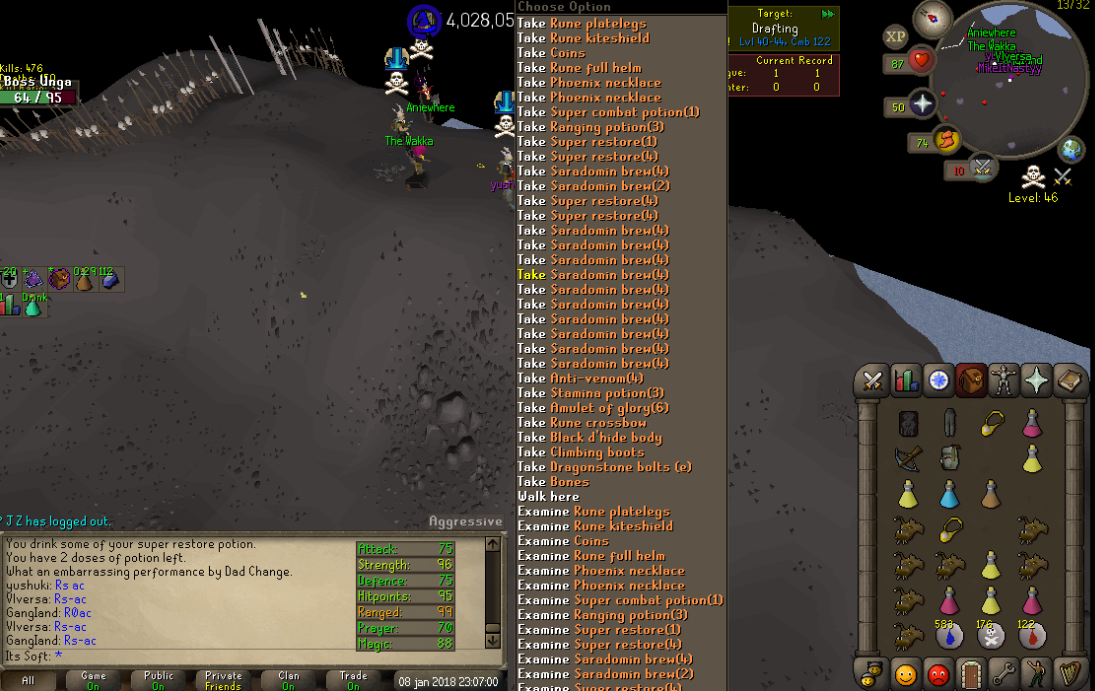Open the world map globe icon
Screen dimensions: 1095x691
[1072, 149]
